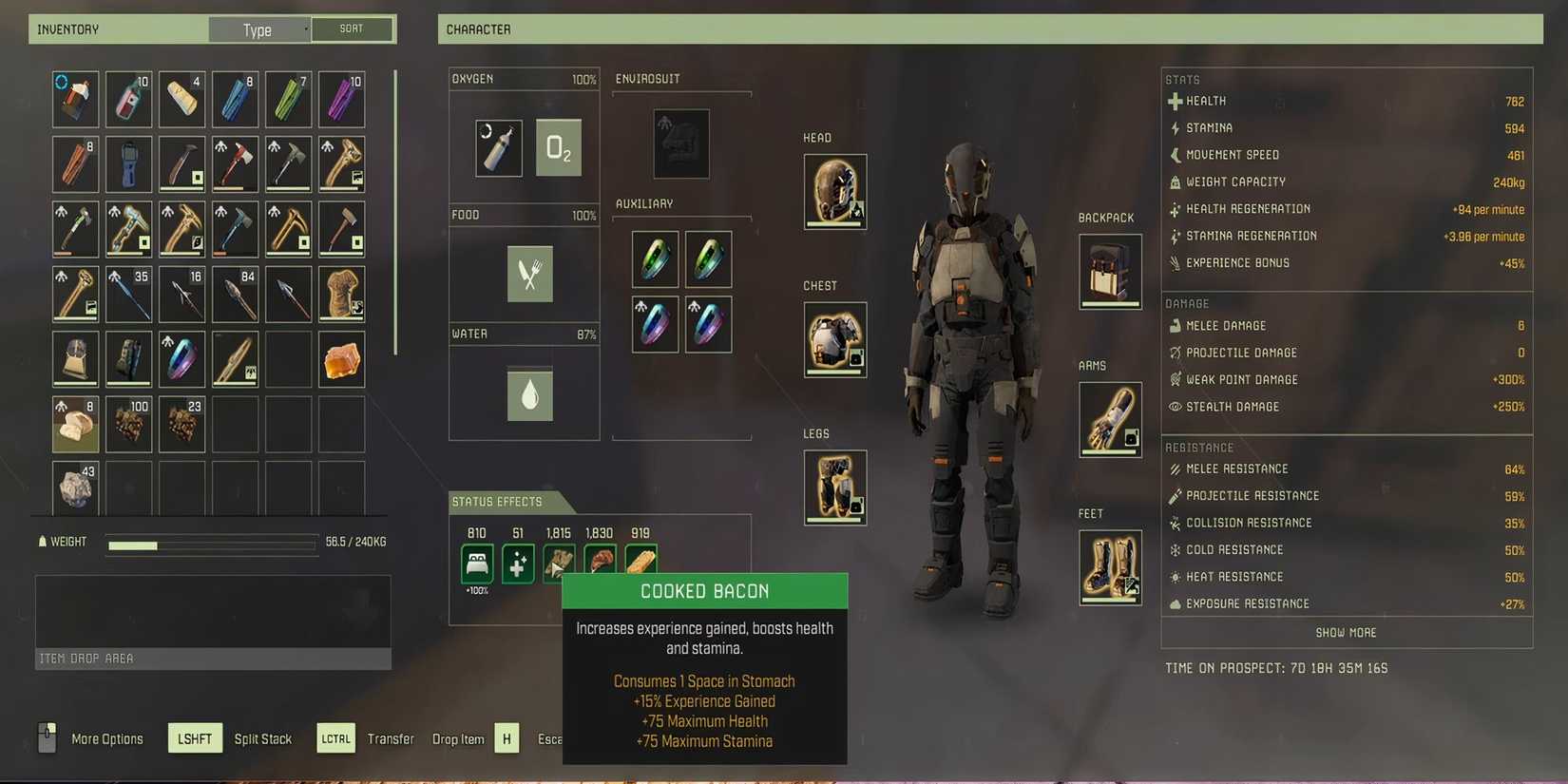
Task: Click the weight capacity progress bar
Action: click(x=211, y=544)
